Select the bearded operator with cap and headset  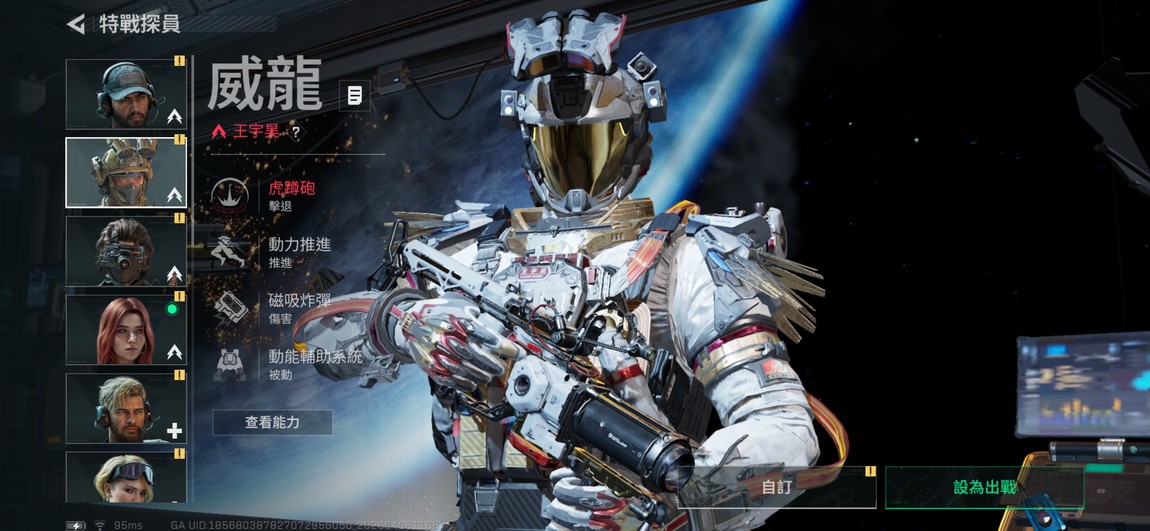pos(126,94)
